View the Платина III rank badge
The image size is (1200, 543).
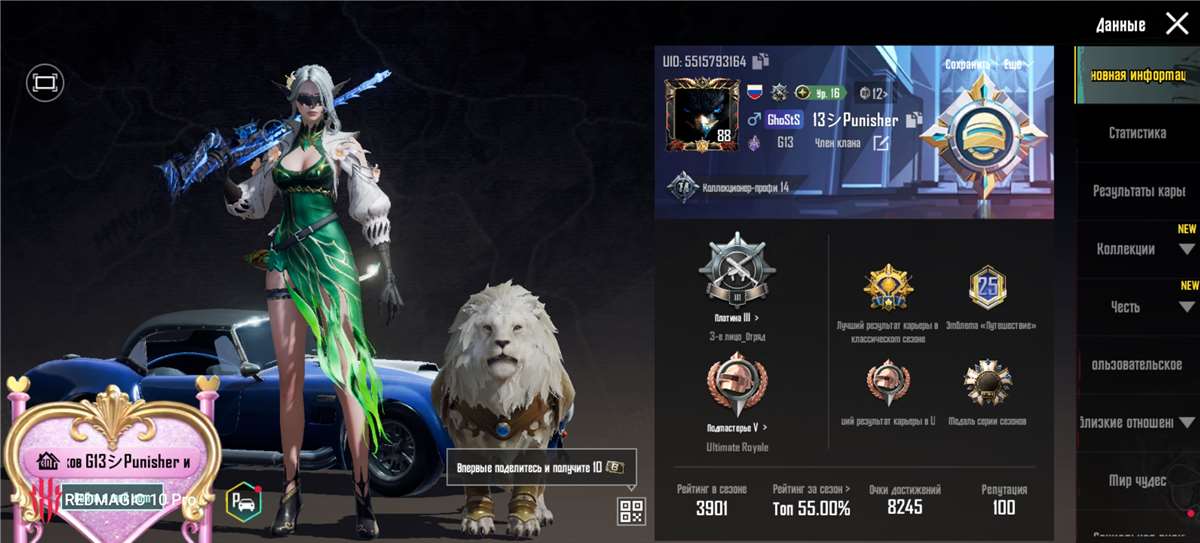click(738, 267)
